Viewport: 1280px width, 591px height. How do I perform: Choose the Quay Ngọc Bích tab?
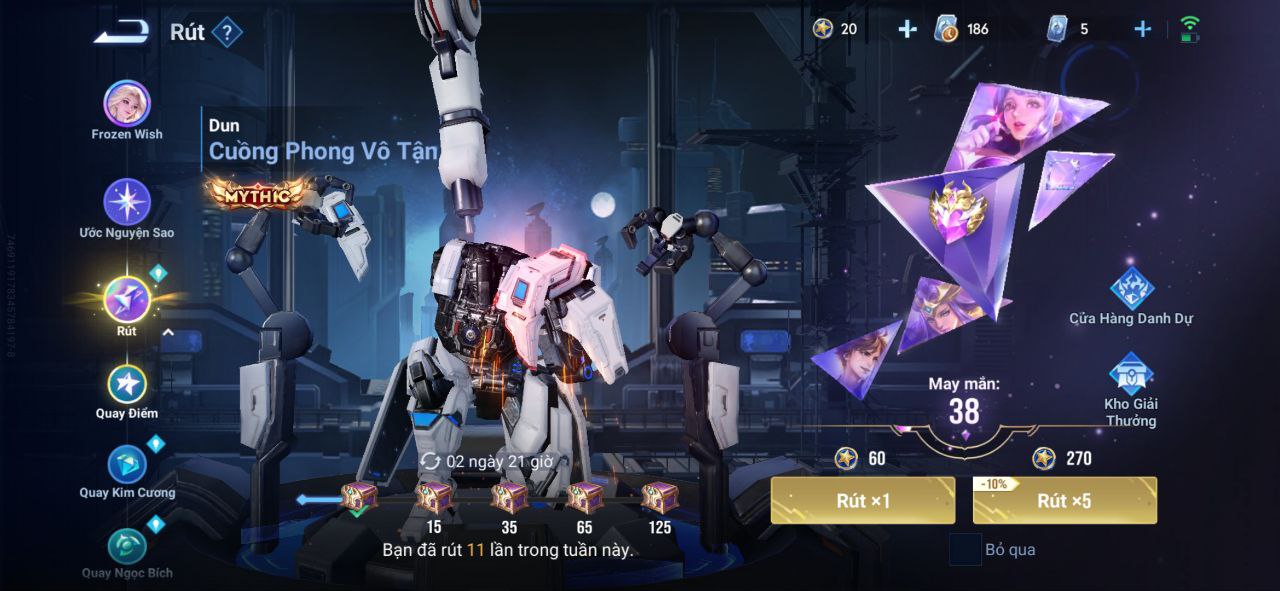coord(127,547)
